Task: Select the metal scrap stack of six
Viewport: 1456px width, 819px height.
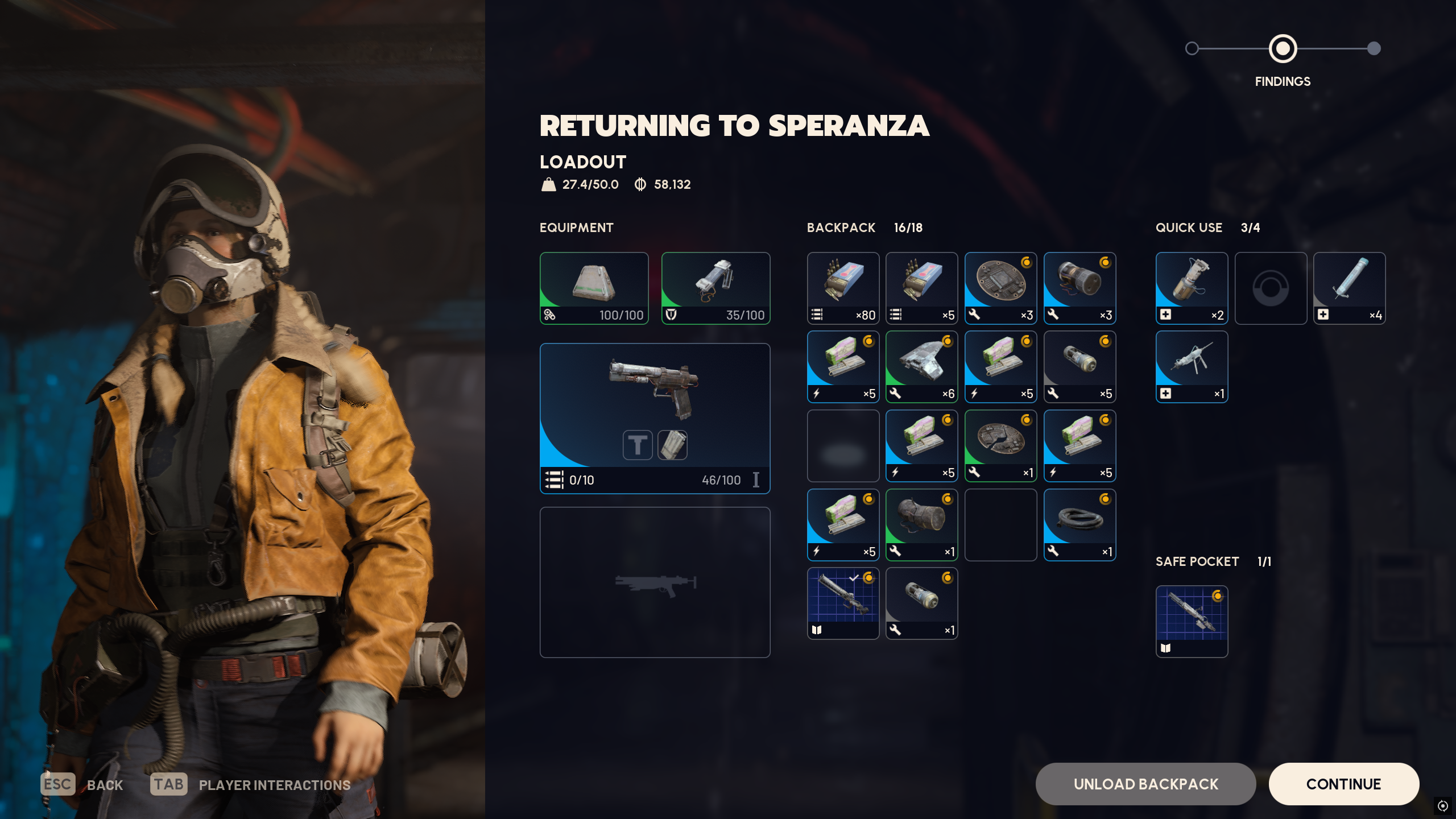Action: [x=921, y=367]
